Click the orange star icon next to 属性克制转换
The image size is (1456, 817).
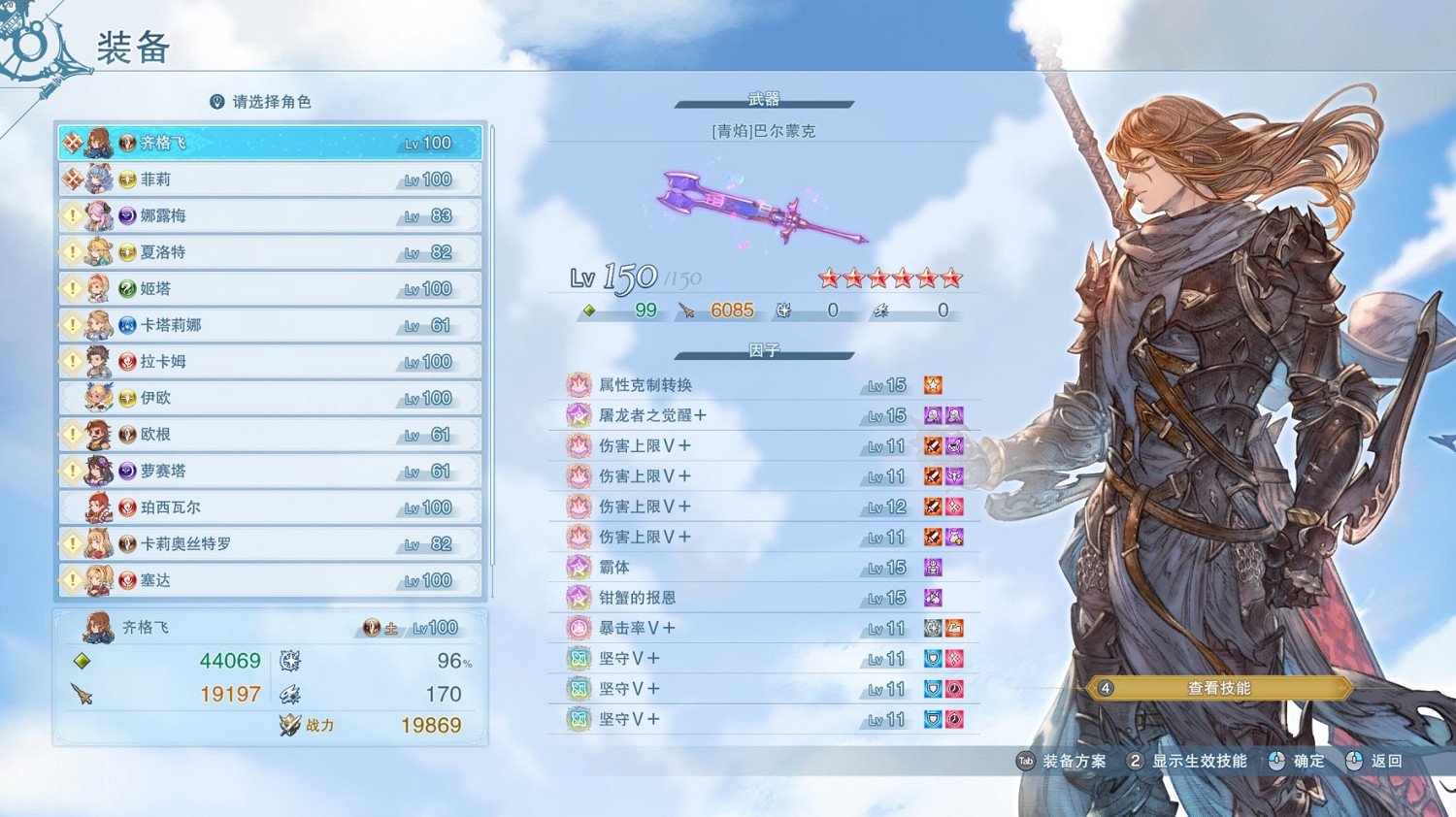pyautogui.click(x=932, y=384)
